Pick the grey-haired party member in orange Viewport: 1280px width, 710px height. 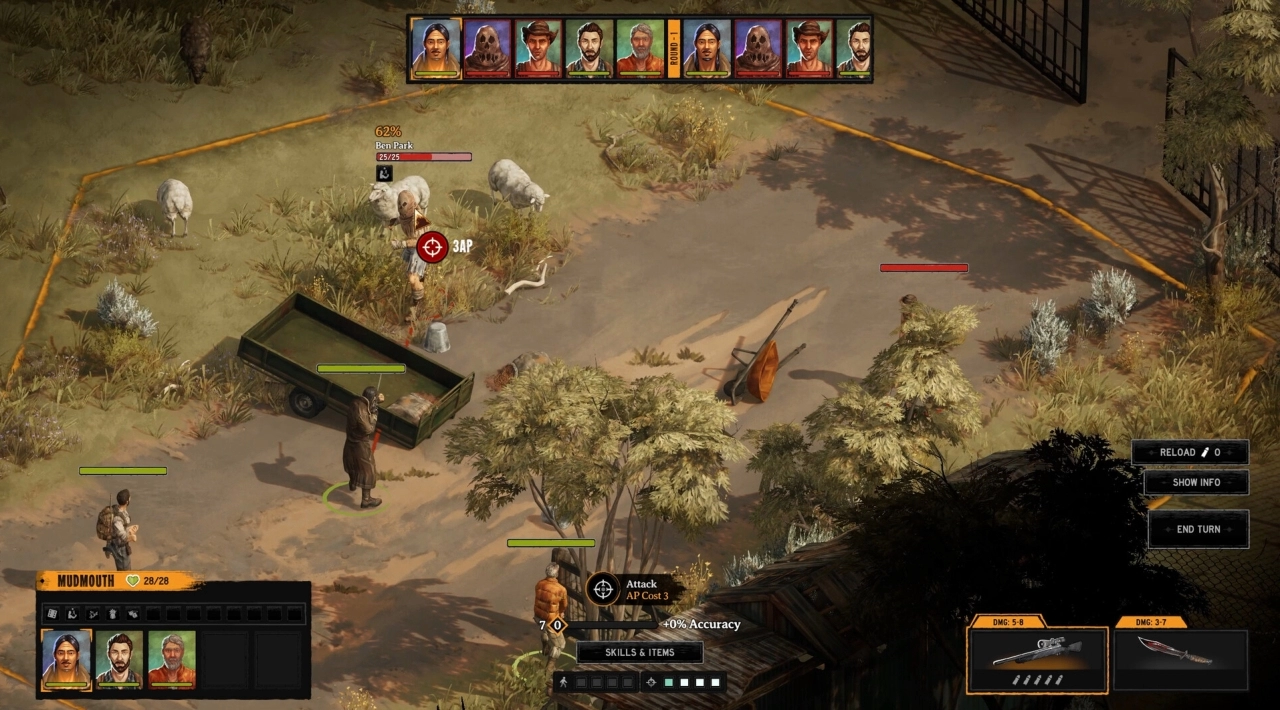tap(171, 658)
